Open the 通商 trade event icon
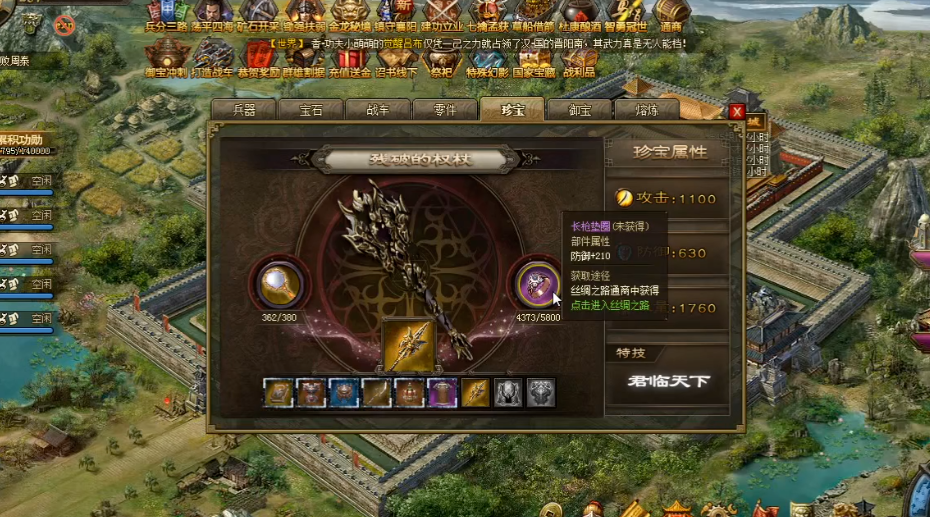The width and height of the screenshot is (930, 517). (671, 16)
